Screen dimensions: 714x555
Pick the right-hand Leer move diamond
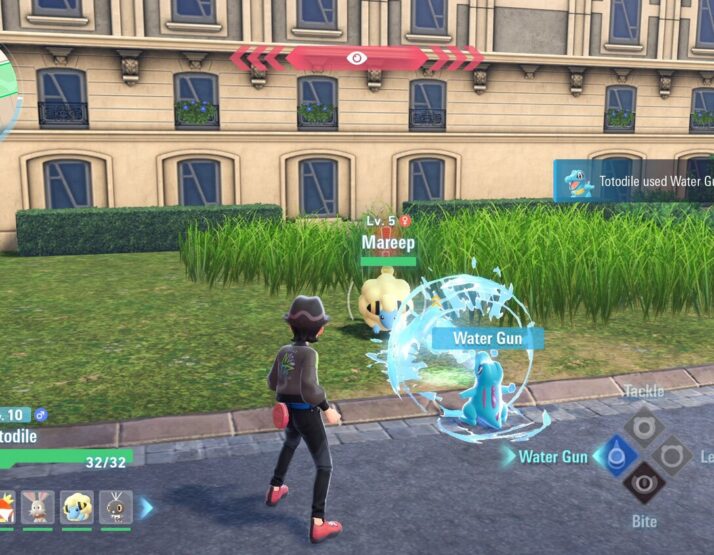pyautogui.click(x=672, y=456)
